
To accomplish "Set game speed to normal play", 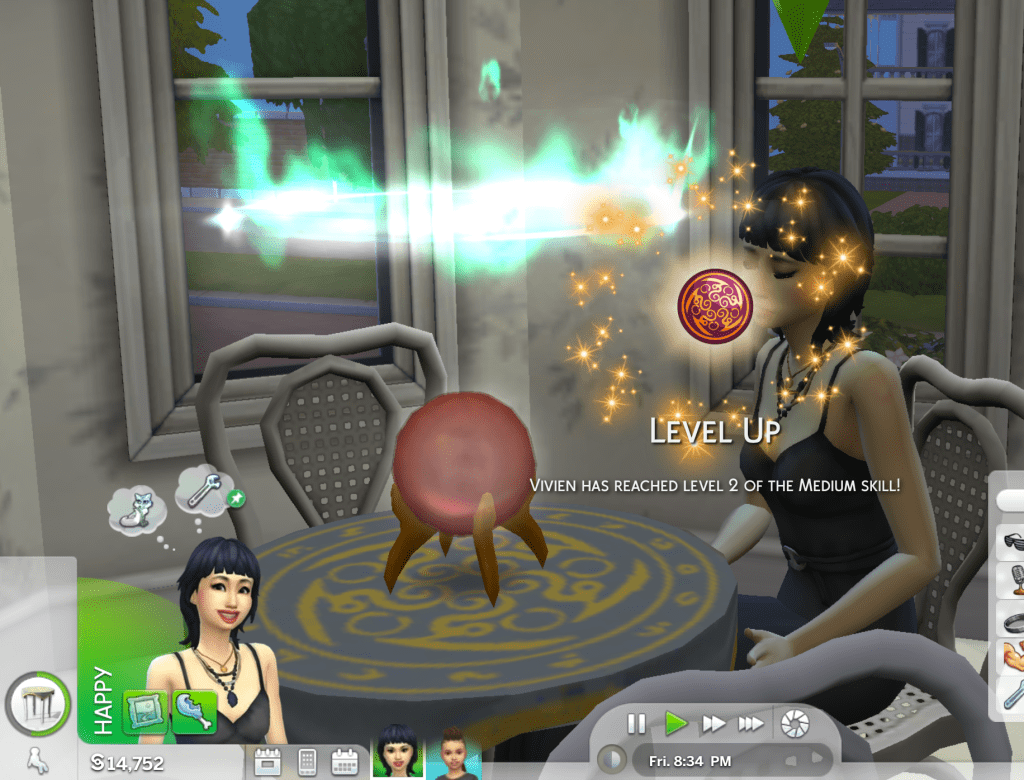I will click(676, 723).
